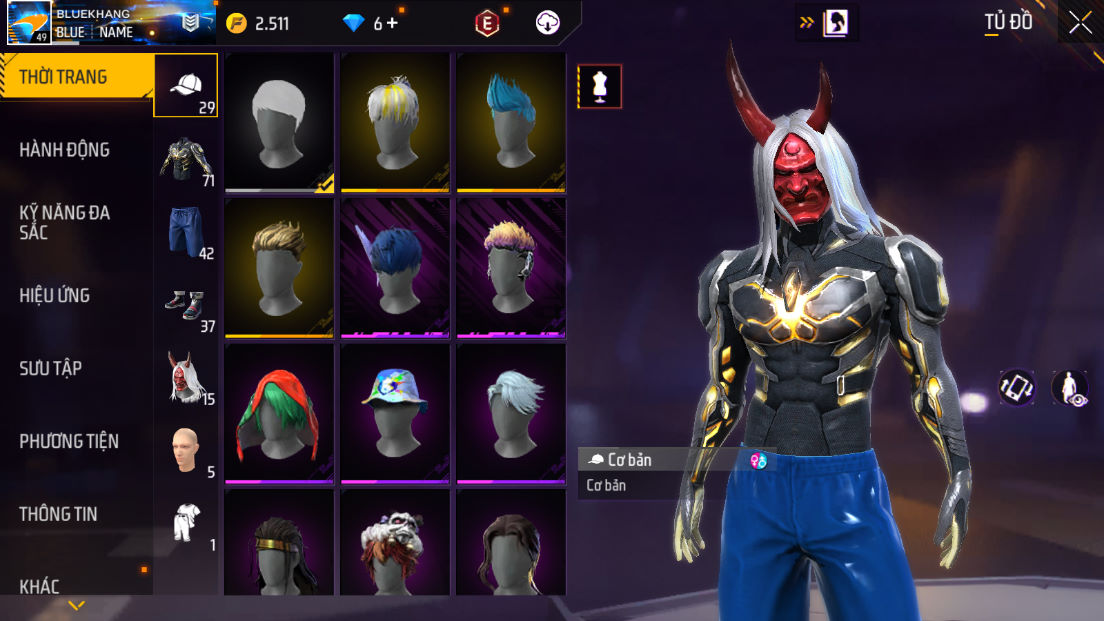Pick the colorful bucket hat item

(x=396, y=412)
